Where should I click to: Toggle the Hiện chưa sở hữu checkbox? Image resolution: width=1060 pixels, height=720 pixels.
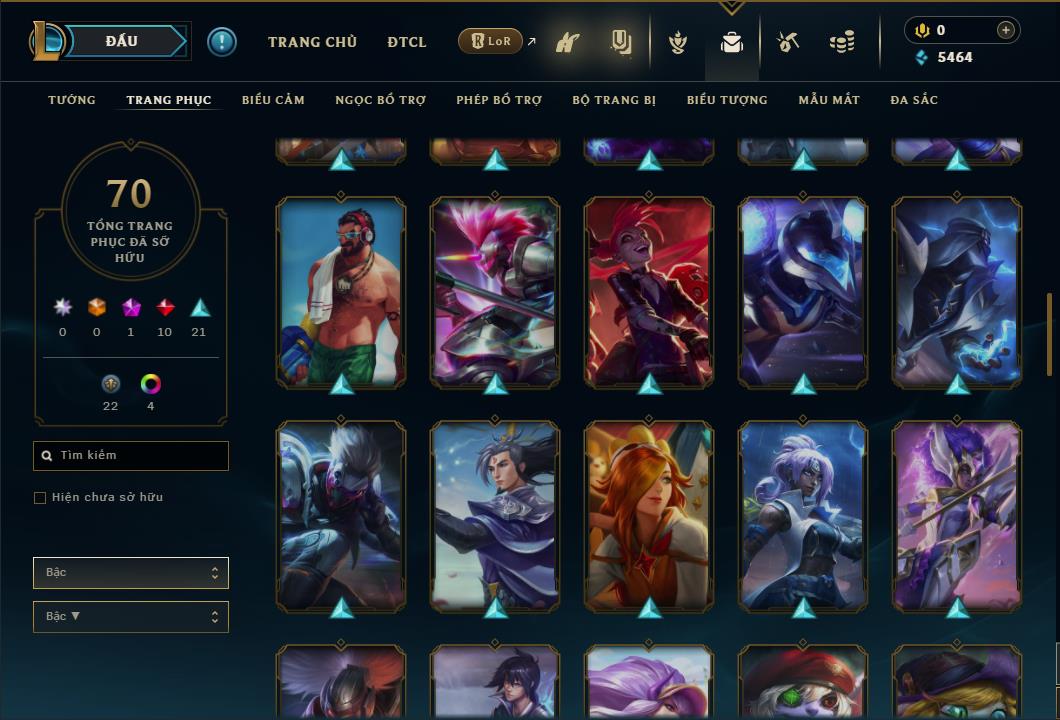tap(40, 498)
